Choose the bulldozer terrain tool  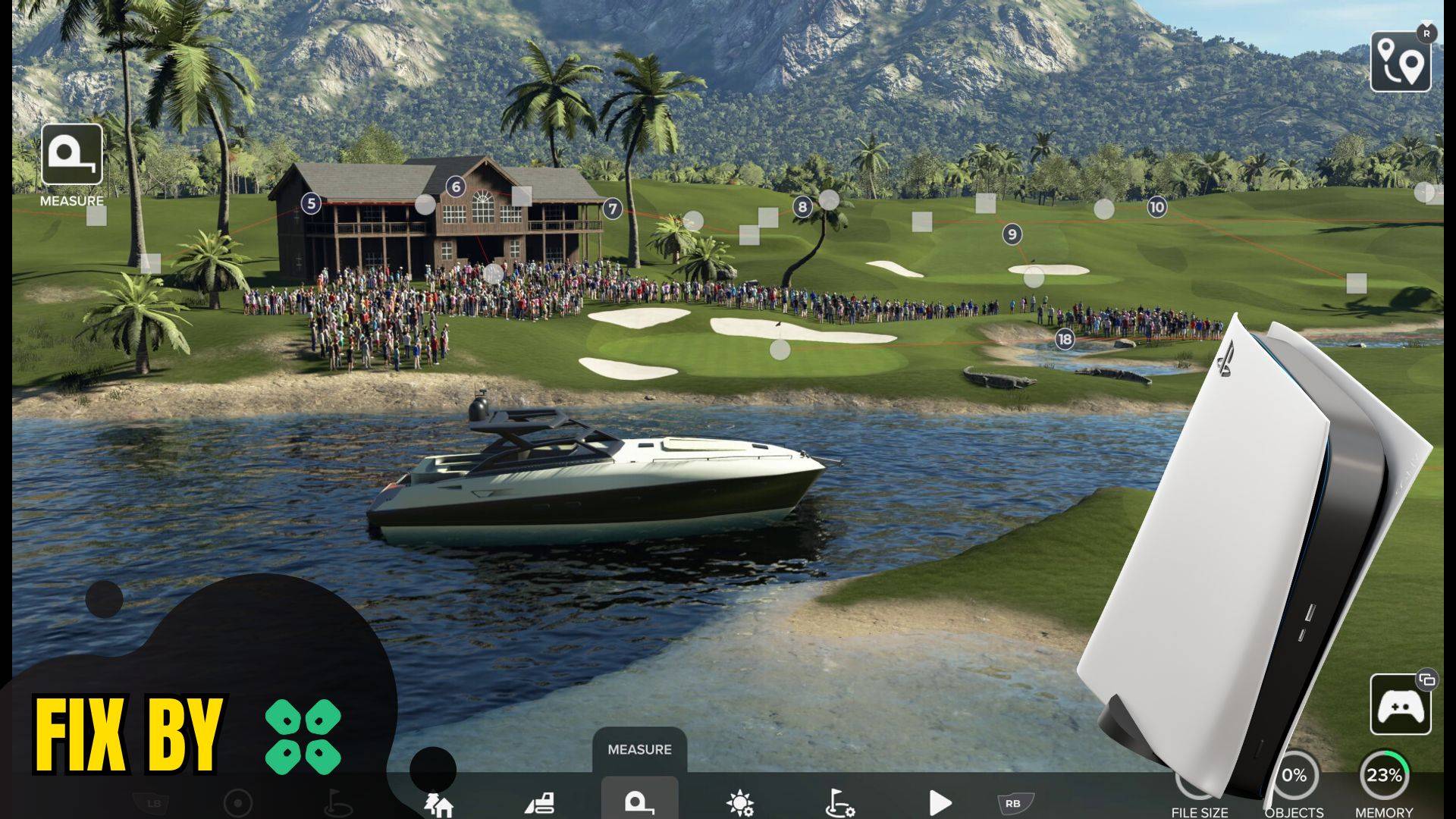(540, 803)
